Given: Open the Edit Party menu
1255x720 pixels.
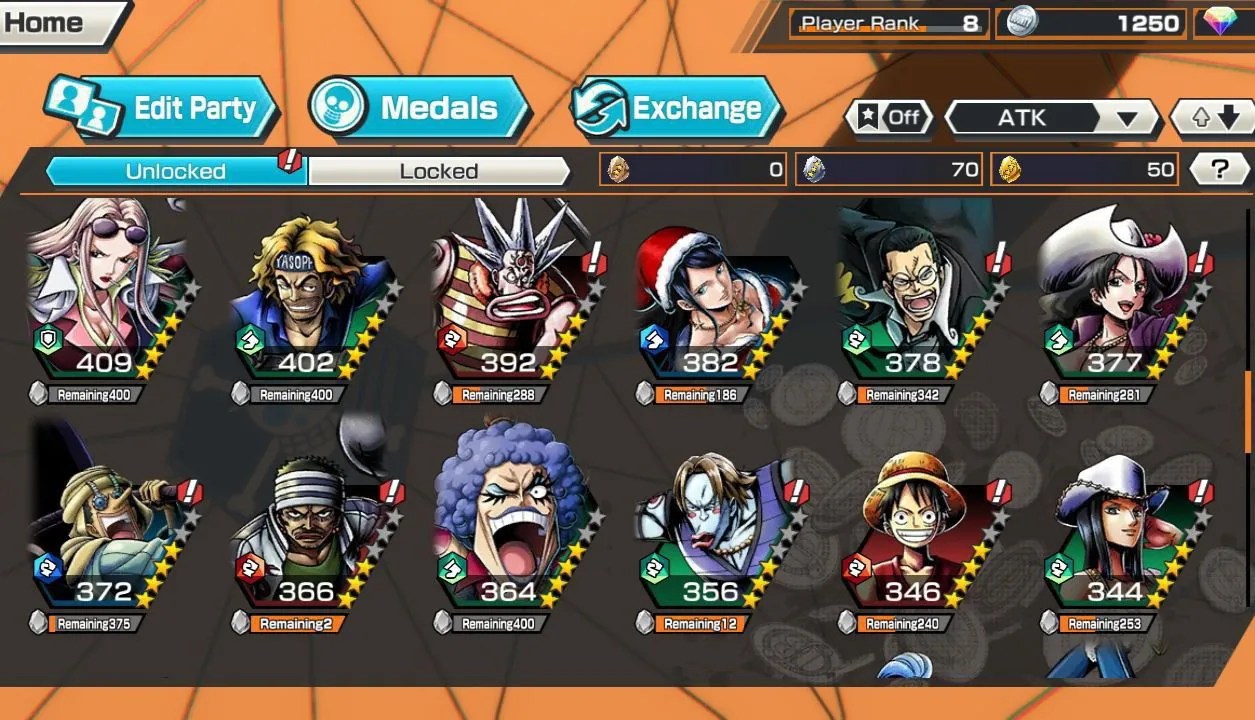Looking at the screenshot, I should tap(160, 108).
